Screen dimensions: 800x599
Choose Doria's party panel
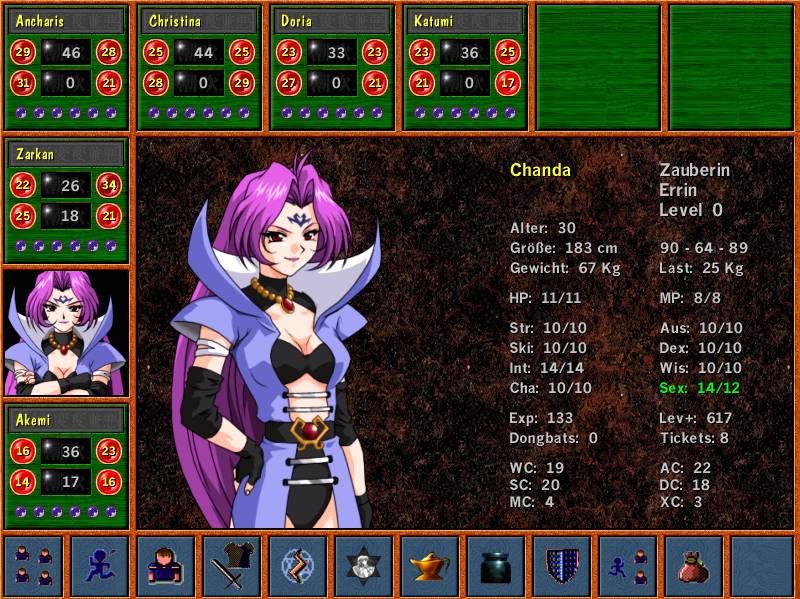tap(332, 67)
